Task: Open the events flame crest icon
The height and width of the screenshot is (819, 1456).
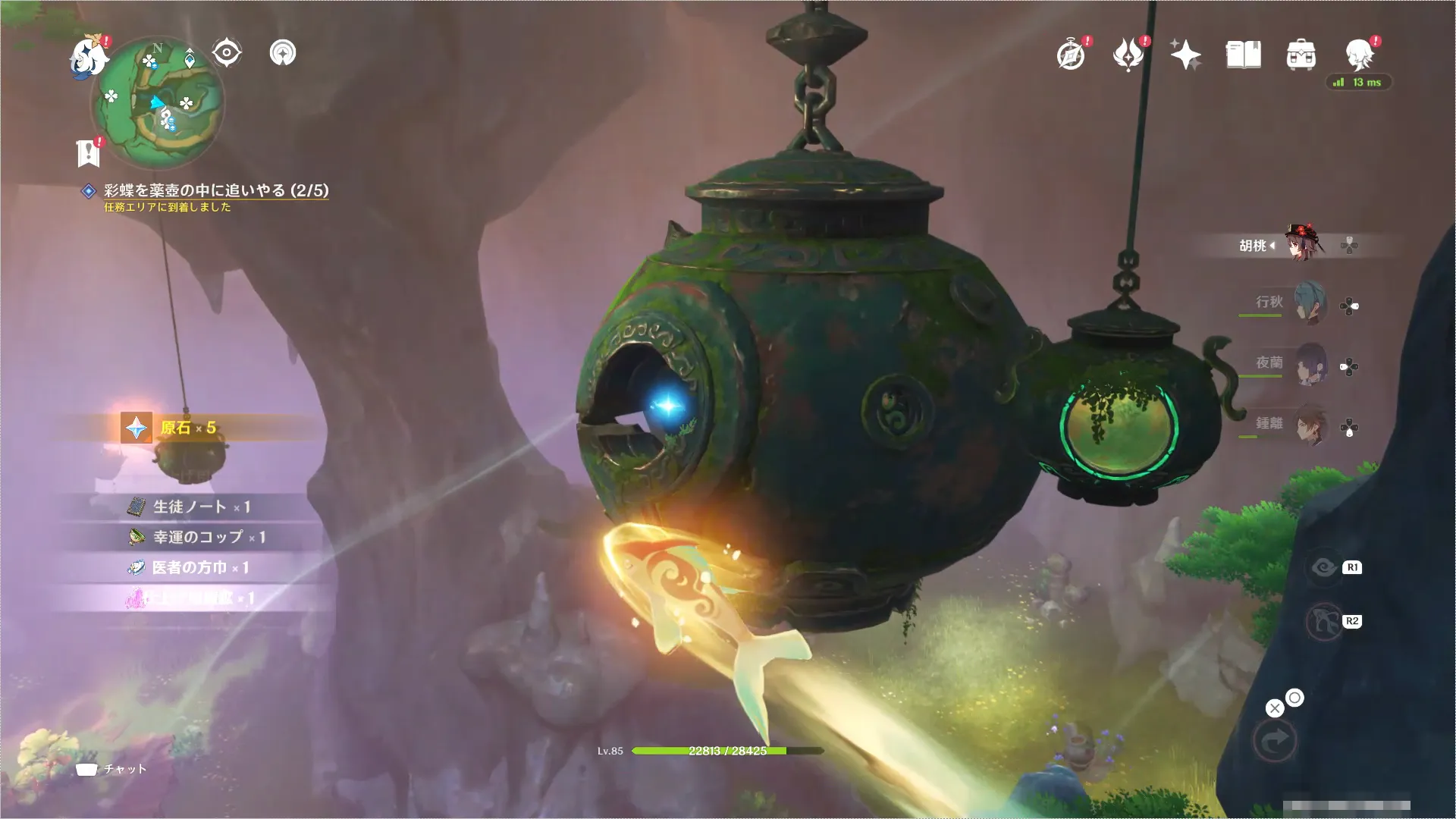Action: [x=1128, y=55]
